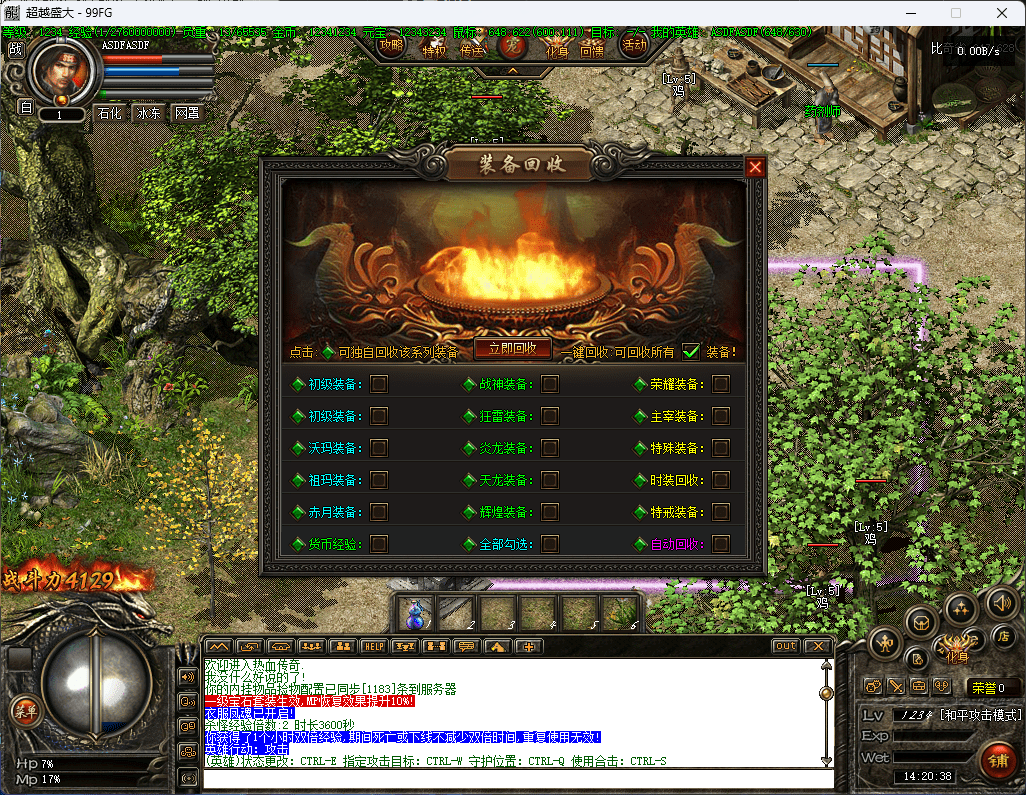The image size is (1026, 795).
Task: Tick the 时装回收 checkbox
Action: (x=721, y=480)
